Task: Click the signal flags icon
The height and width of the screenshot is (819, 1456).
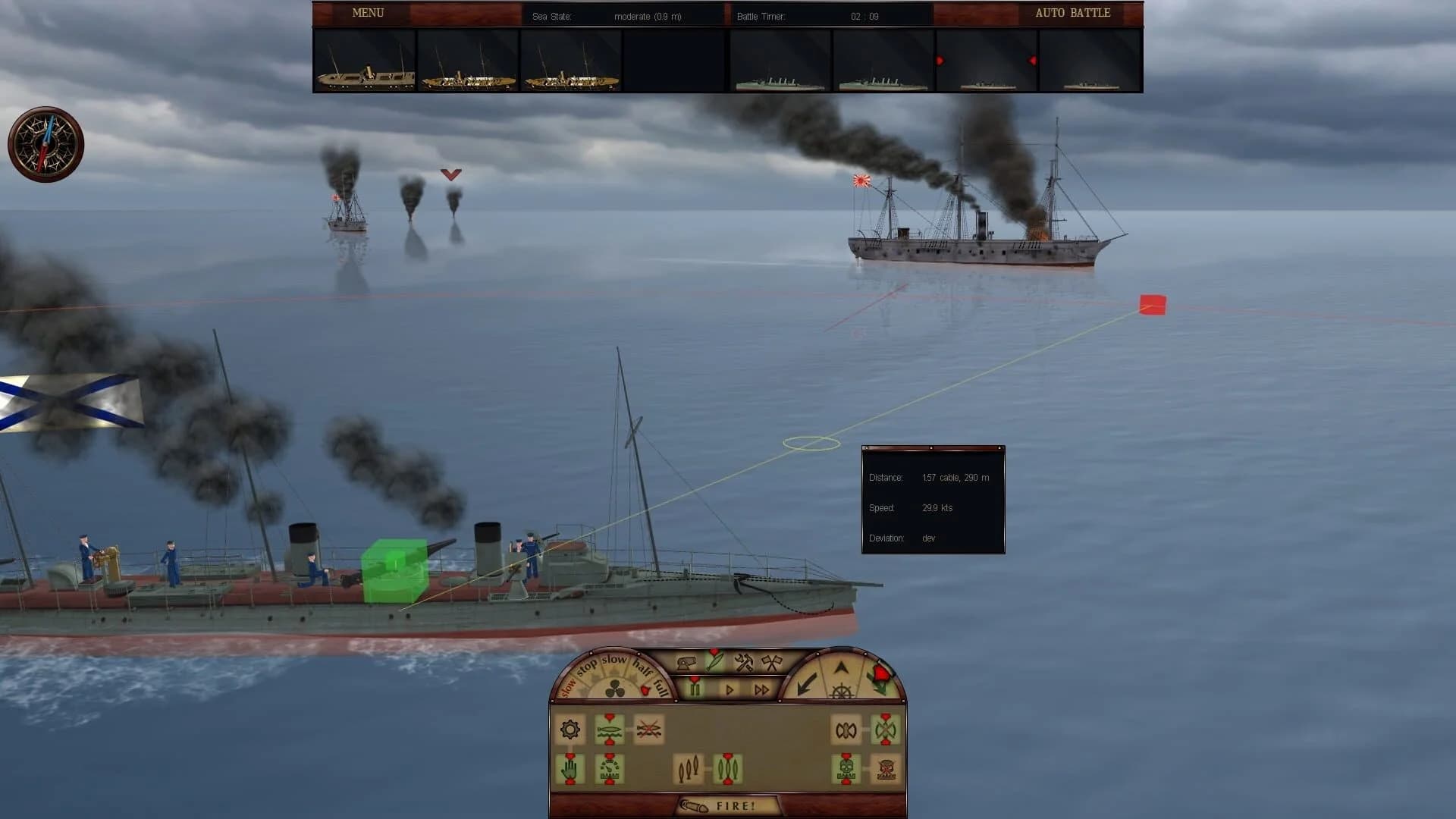Action: click(x=773, y=661)
